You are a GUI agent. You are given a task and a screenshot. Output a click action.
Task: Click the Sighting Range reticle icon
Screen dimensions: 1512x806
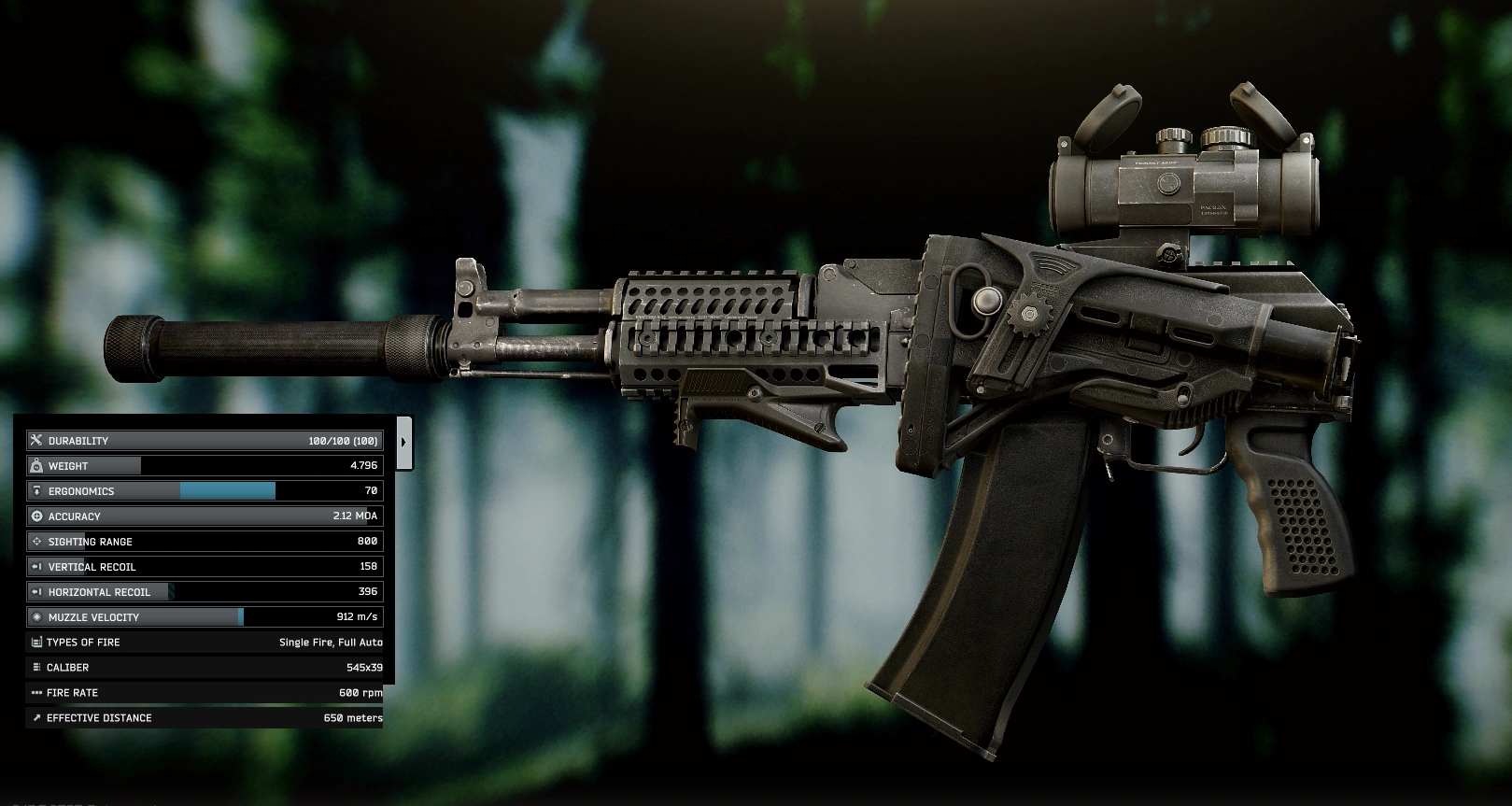[x=35, y=541]
